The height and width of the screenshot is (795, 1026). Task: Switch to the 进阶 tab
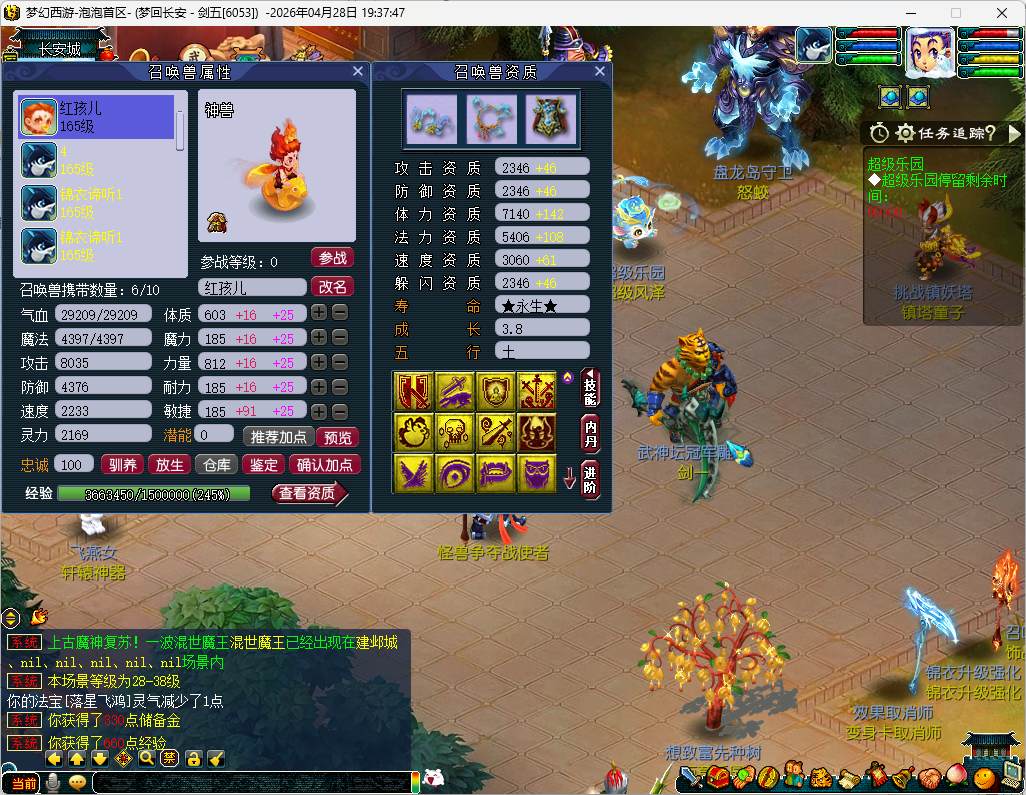[591, 479]
